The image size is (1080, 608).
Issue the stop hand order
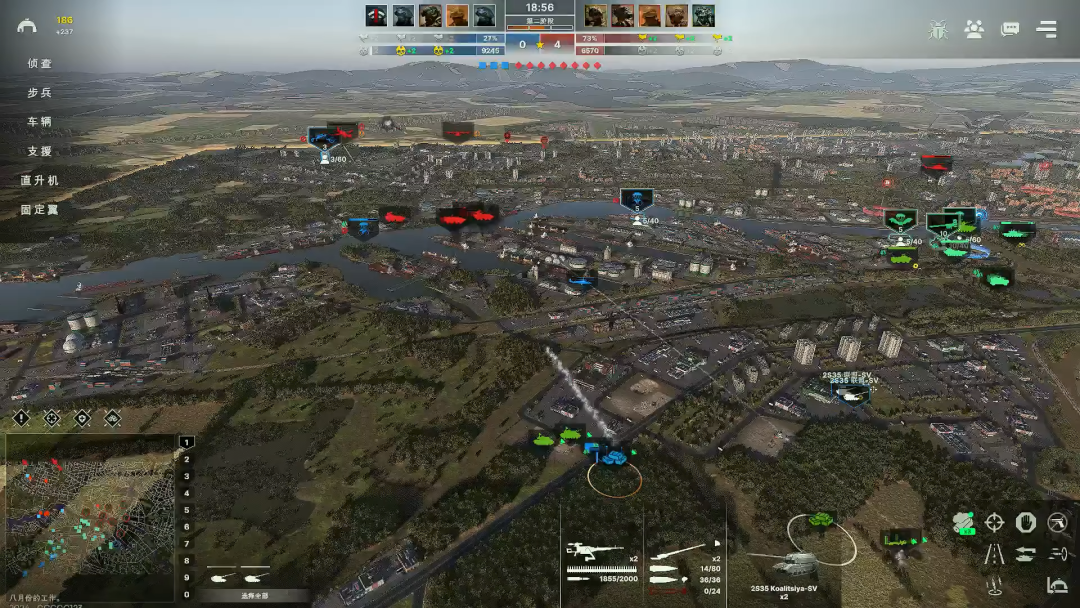coord(1026,522)
